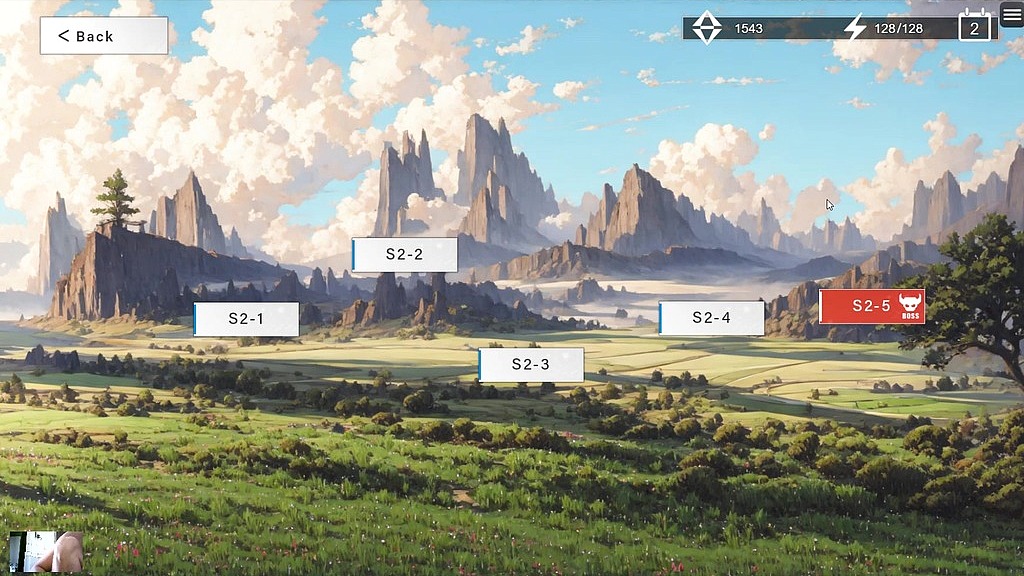Start the S2-5 boss stage
The height and width of the screenshot is (576, 1024).
coord(872,306)
